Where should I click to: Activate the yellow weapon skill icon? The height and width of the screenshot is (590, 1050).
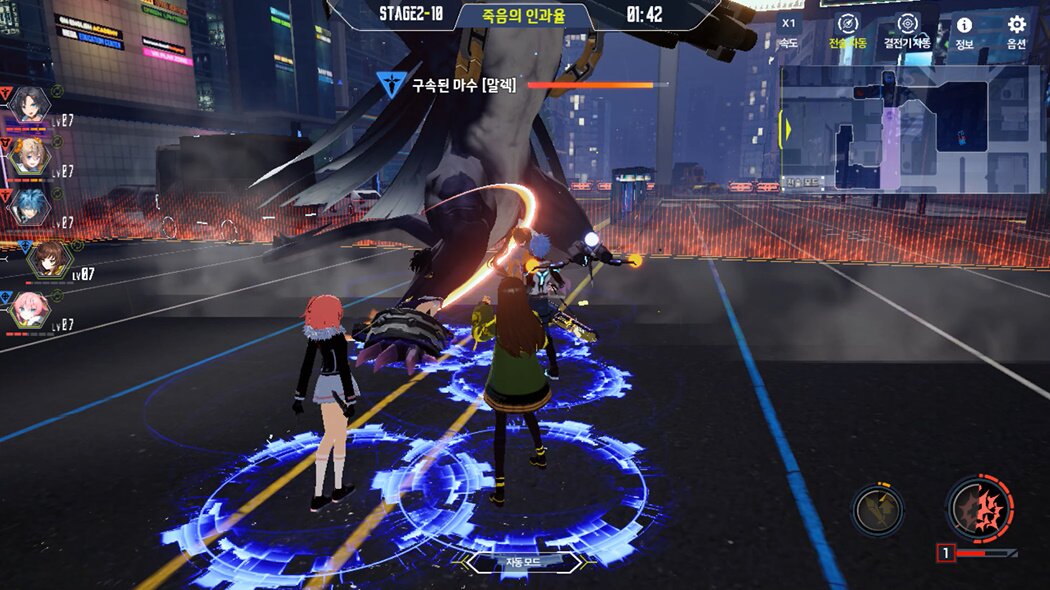coord(878,510)
